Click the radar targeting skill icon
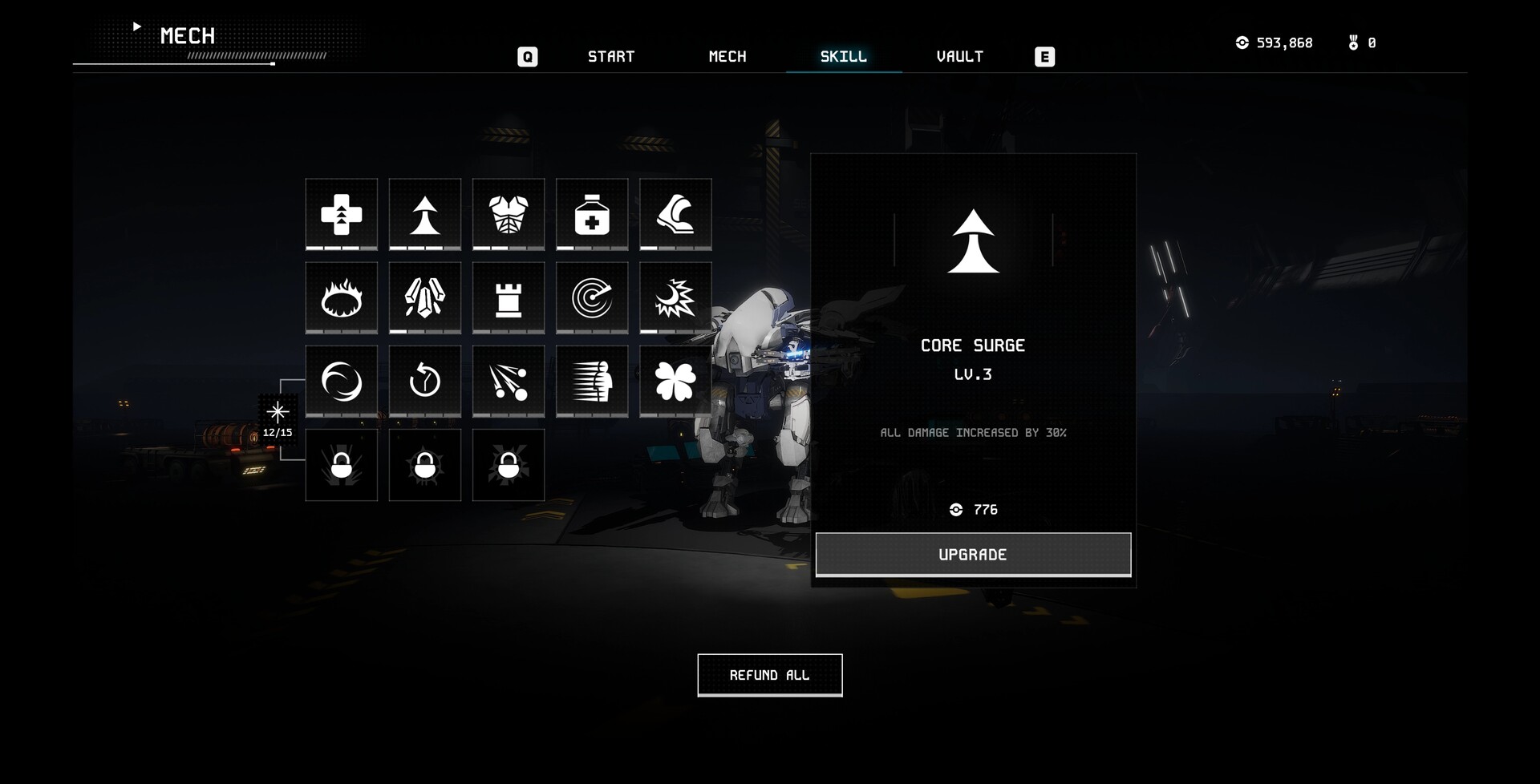 (x=591, y=297)
